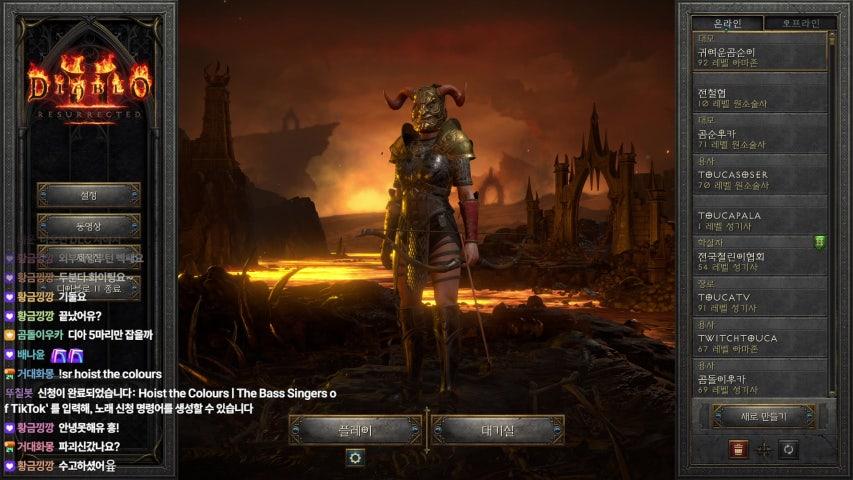Choose the character 전국철린이협회
The width and height of the screenshot is (853, 480).
762,261
